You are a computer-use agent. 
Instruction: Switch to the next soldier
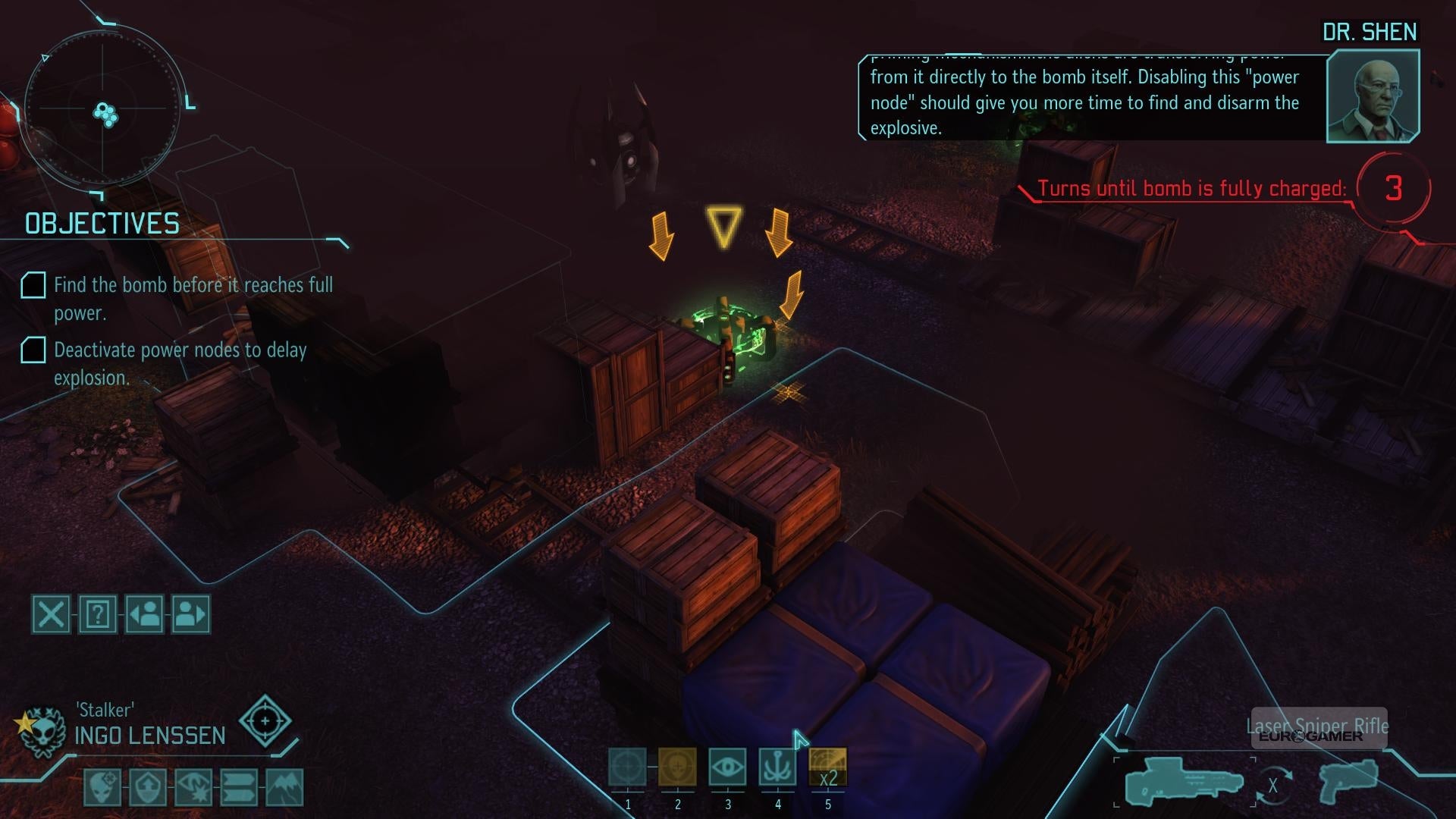coord(190,614)
